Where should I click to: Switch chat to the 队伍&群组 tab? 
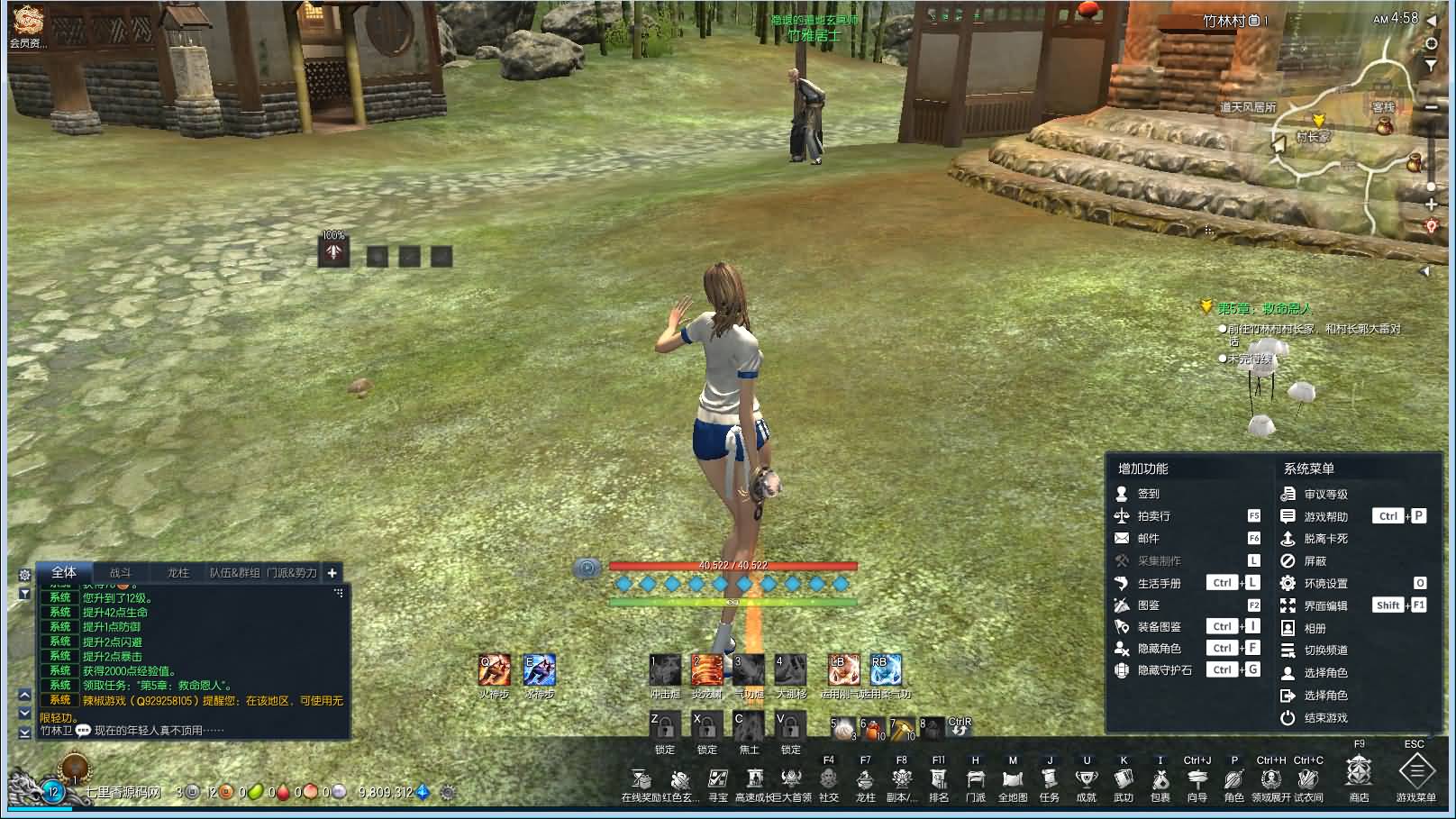235,572
